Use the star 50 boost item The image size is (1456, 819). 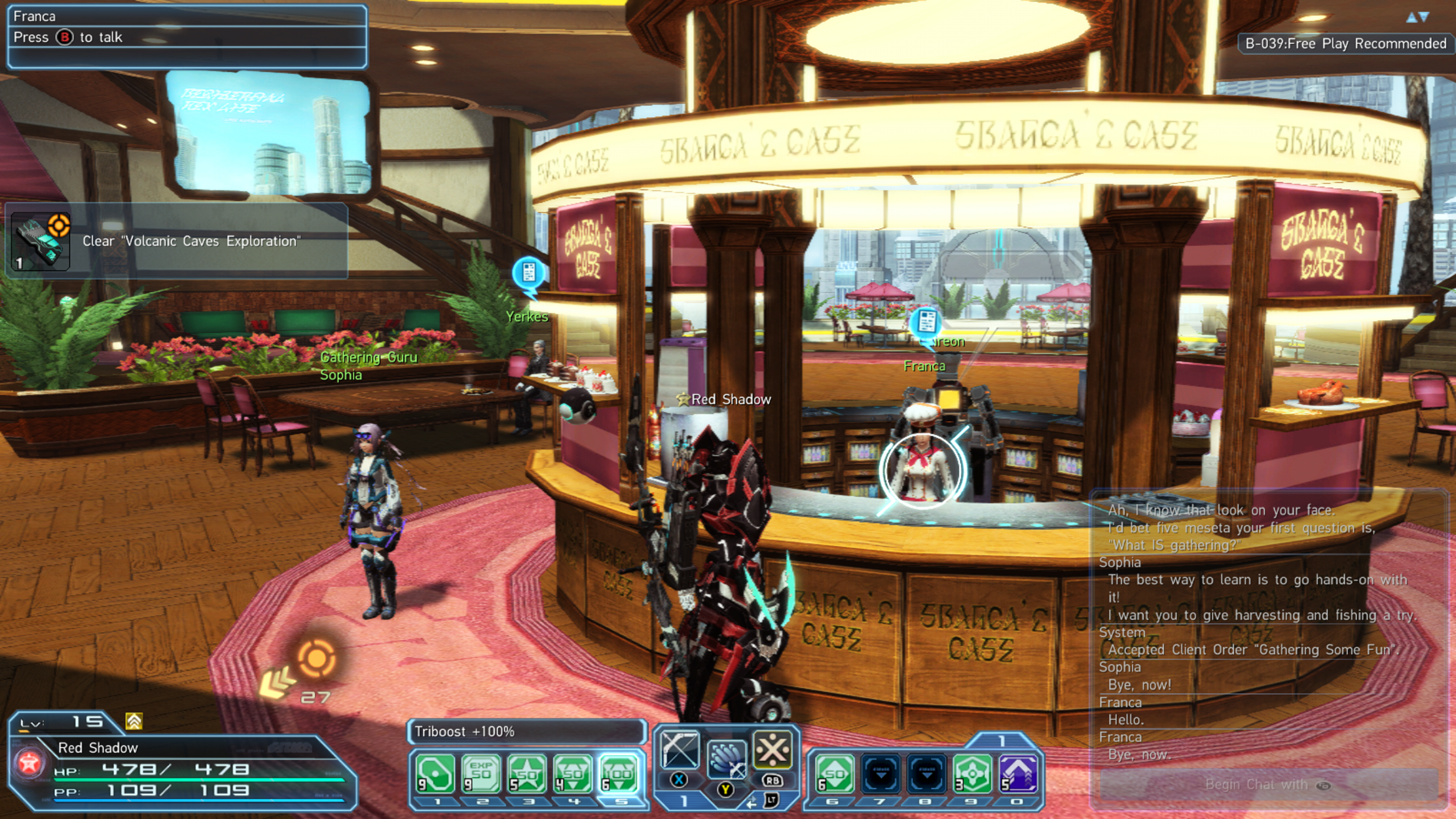[x=527, y=773]
